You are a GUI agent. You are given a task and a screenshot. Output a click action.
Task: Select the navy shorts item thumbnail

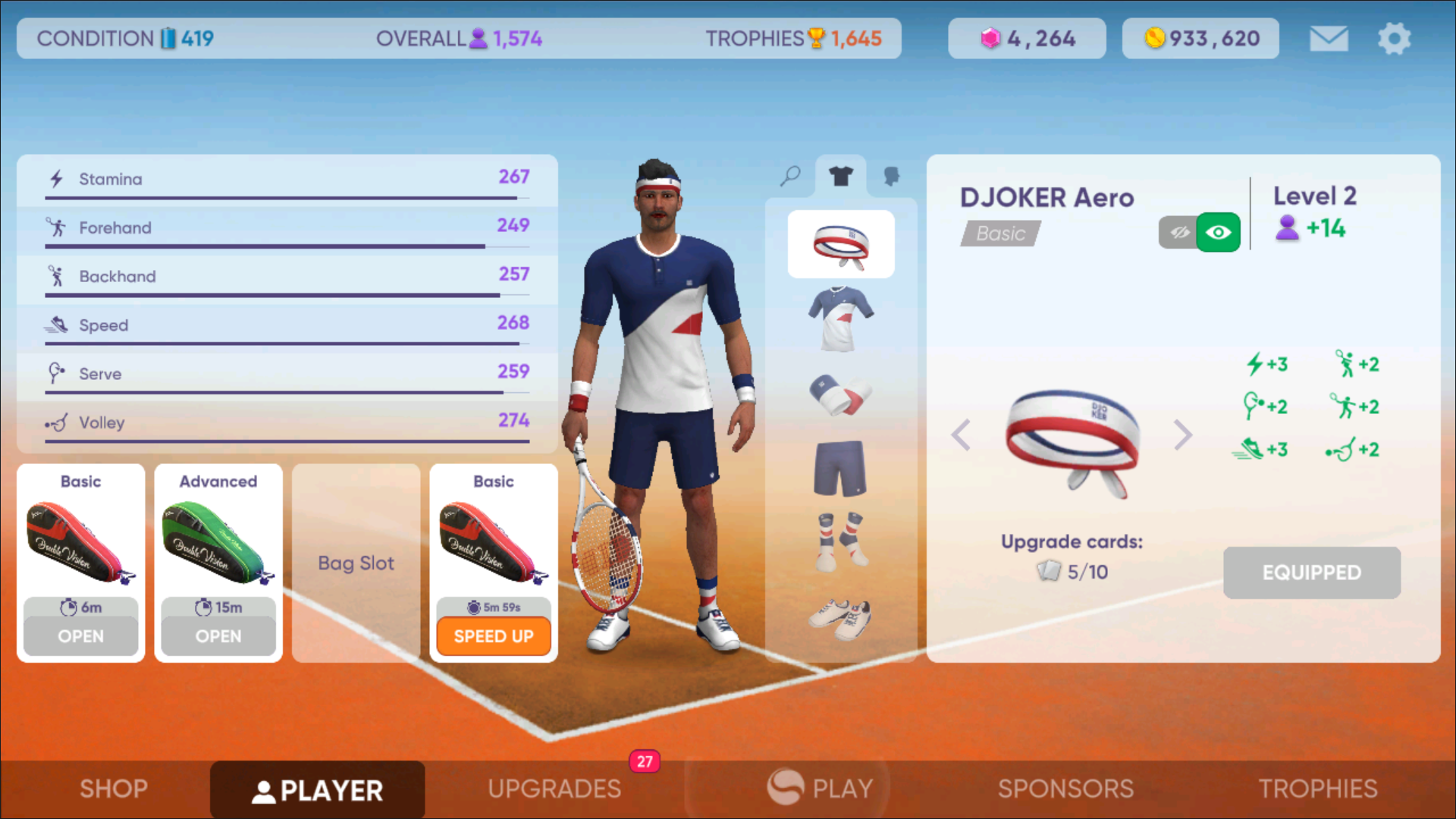point(841,468)
